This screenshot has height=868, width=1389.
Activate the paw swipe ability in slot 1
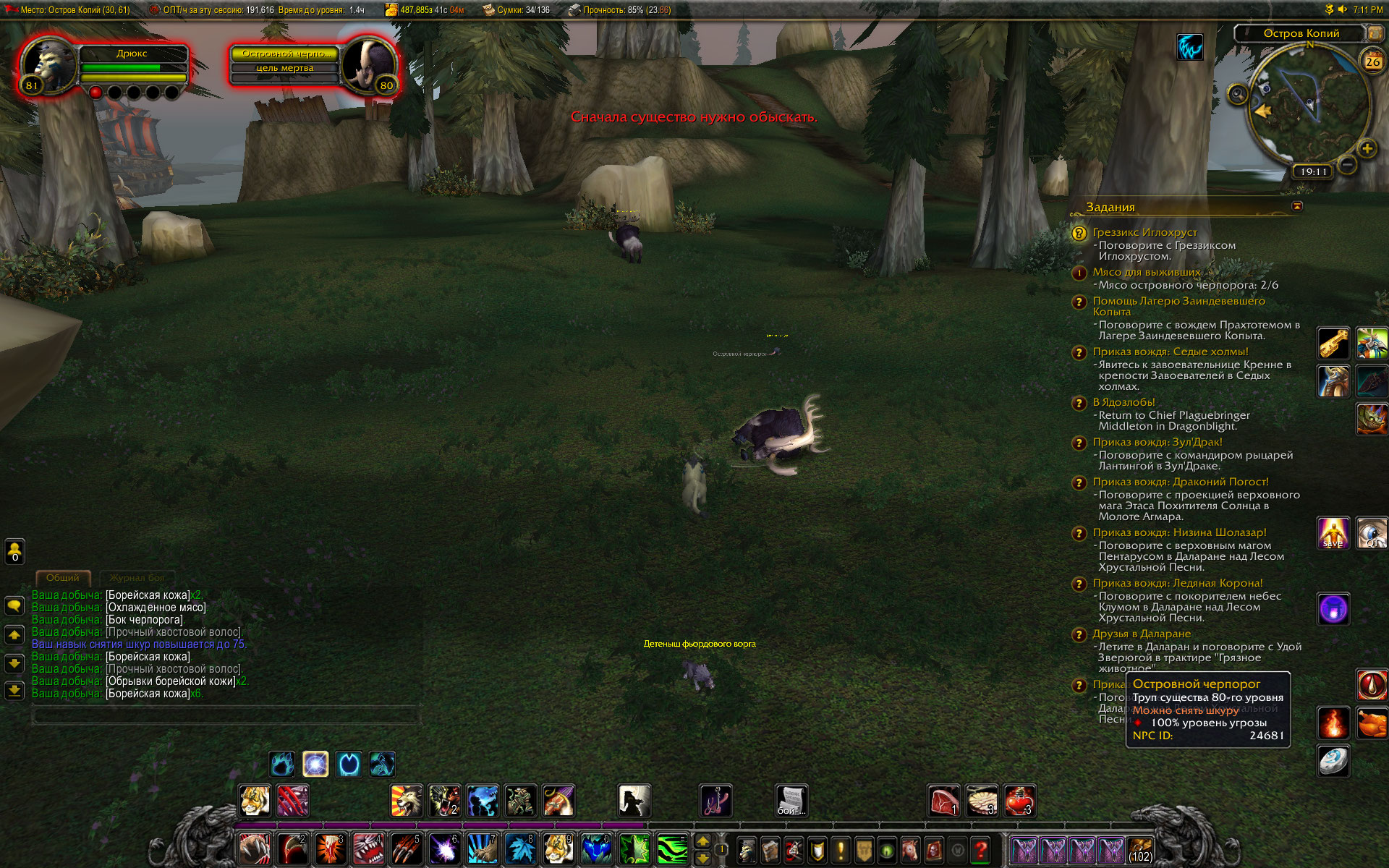(x=255, y=849)
